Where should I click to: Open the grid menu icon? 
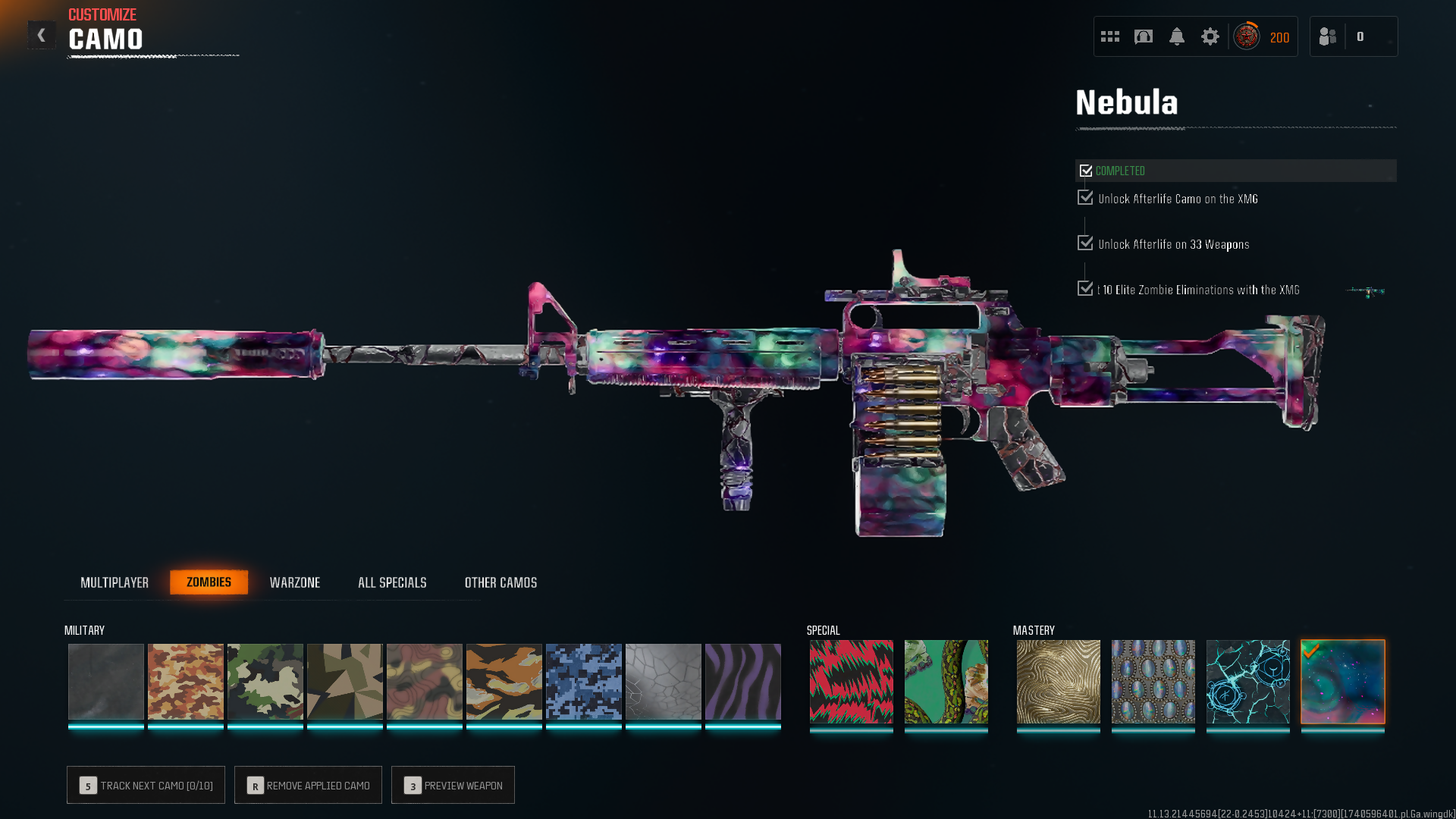[x=1110, y=36]
